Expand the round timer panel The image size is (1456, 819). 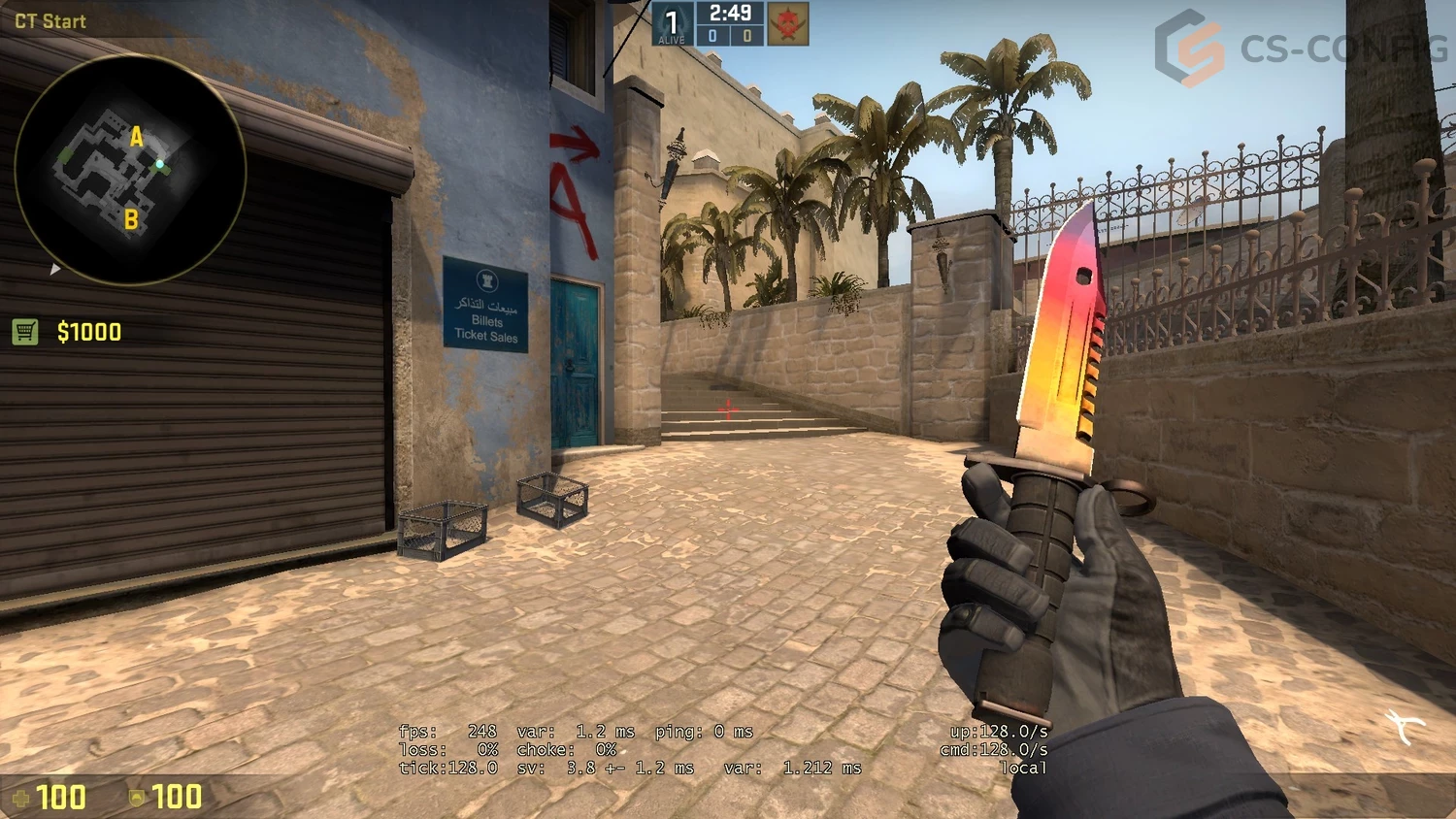[729, 13]
